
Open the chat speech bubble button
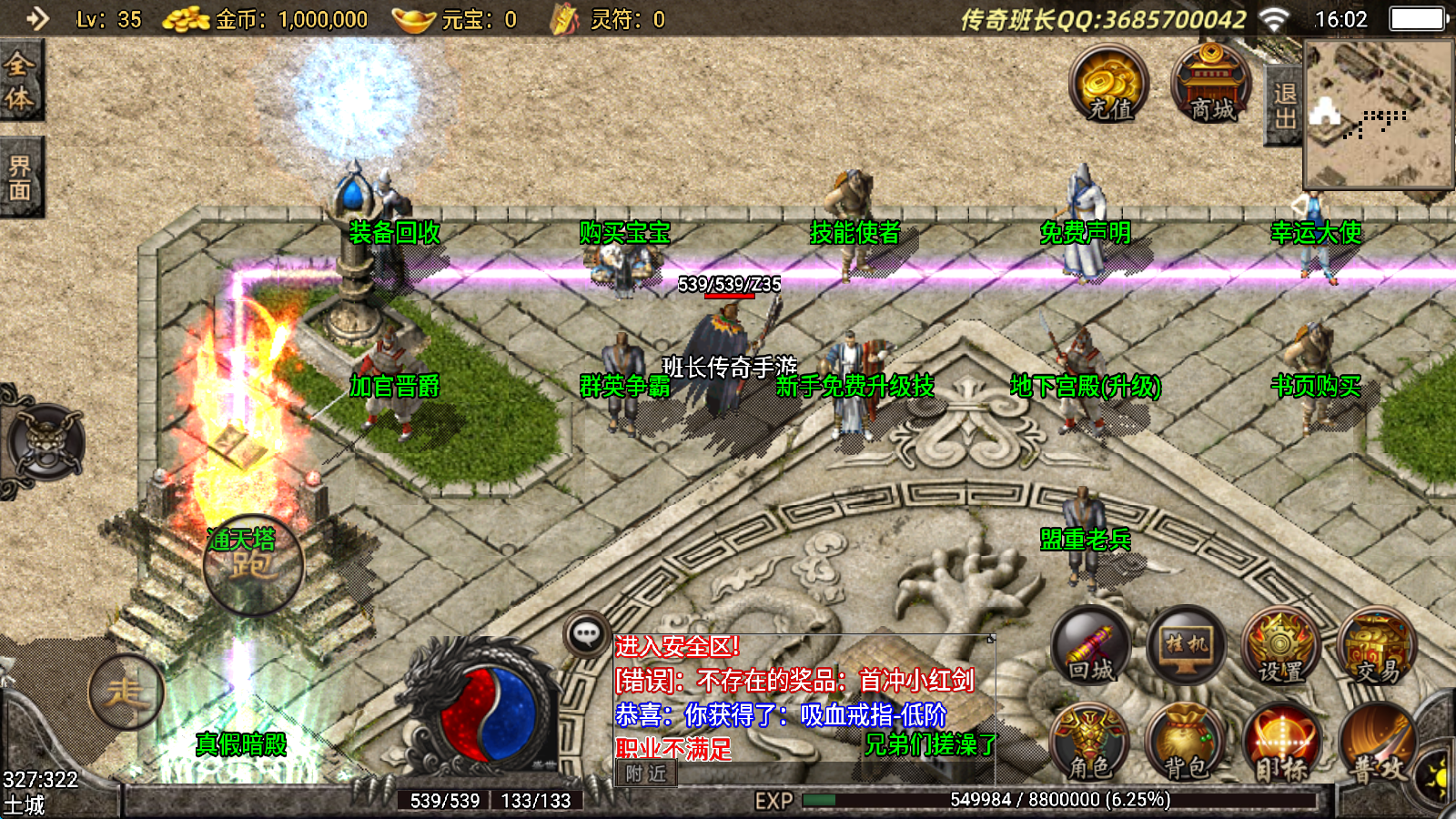tap(586, 633)
